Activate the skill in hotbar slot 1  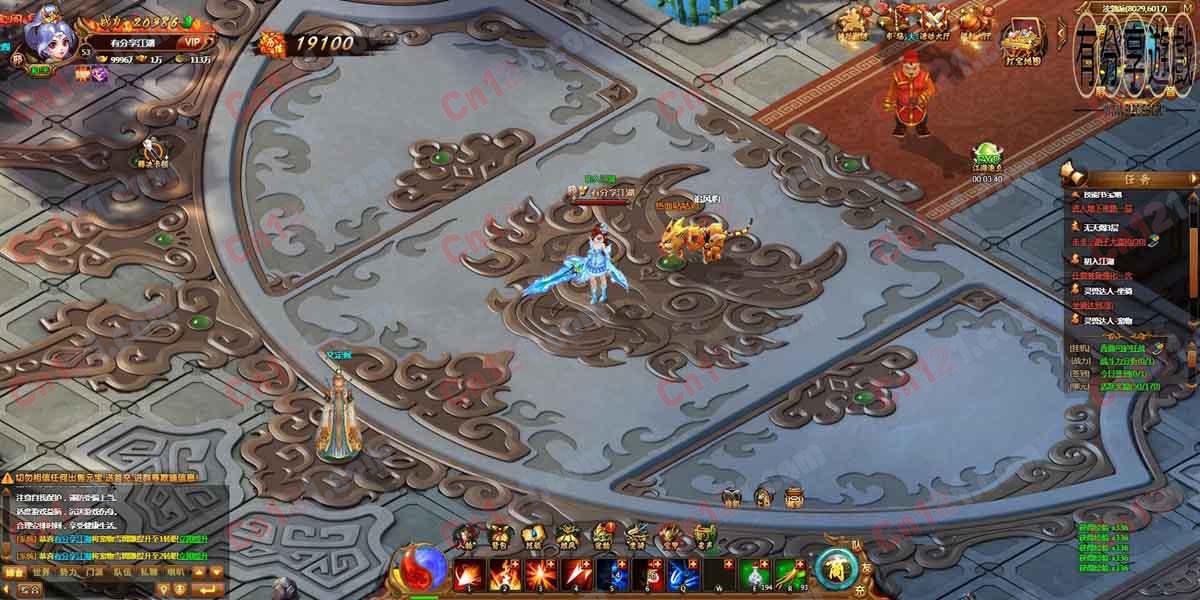tap(469, 574)
